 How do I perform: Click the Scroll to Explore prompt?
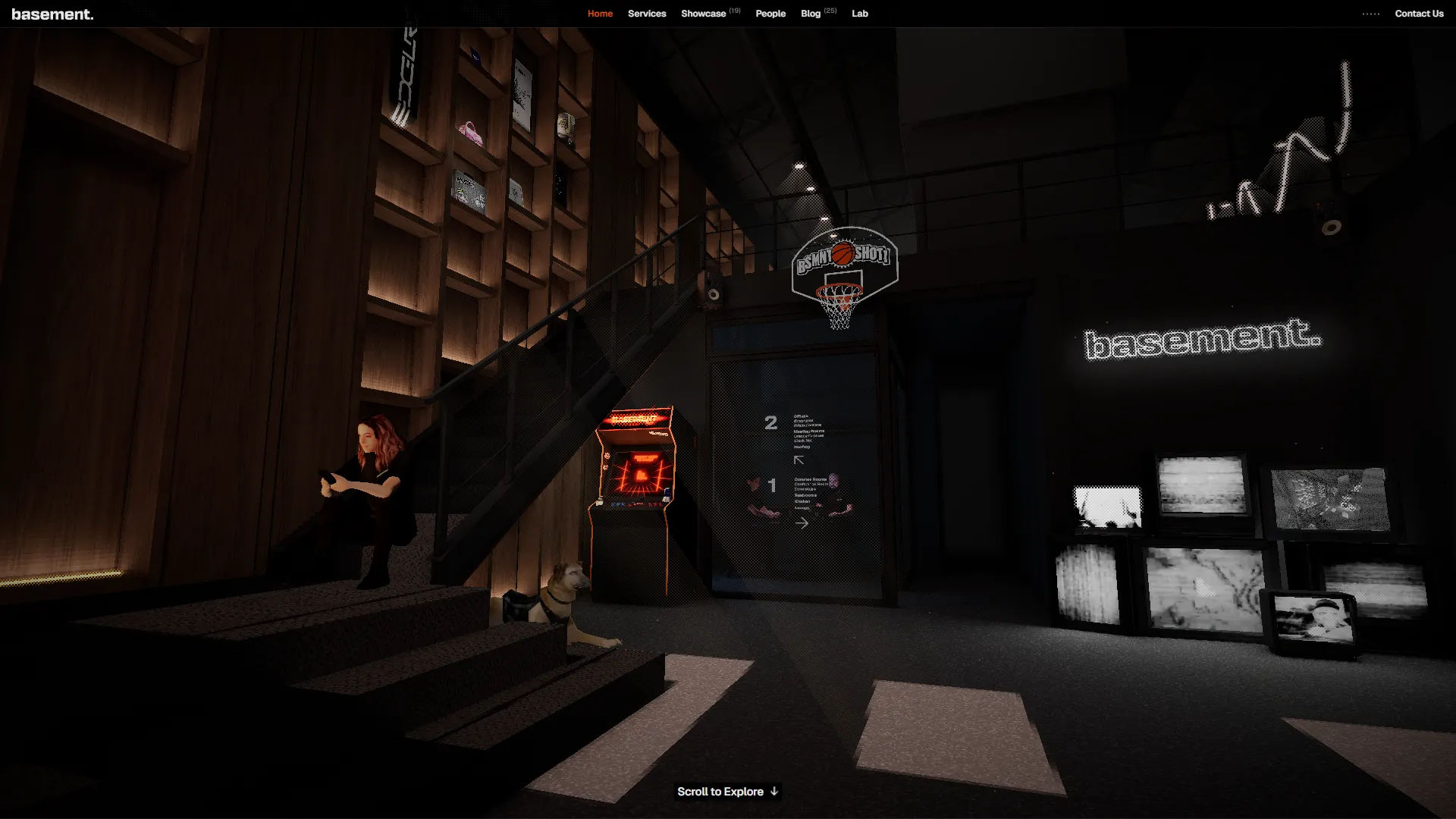click(x=727, y=792)
